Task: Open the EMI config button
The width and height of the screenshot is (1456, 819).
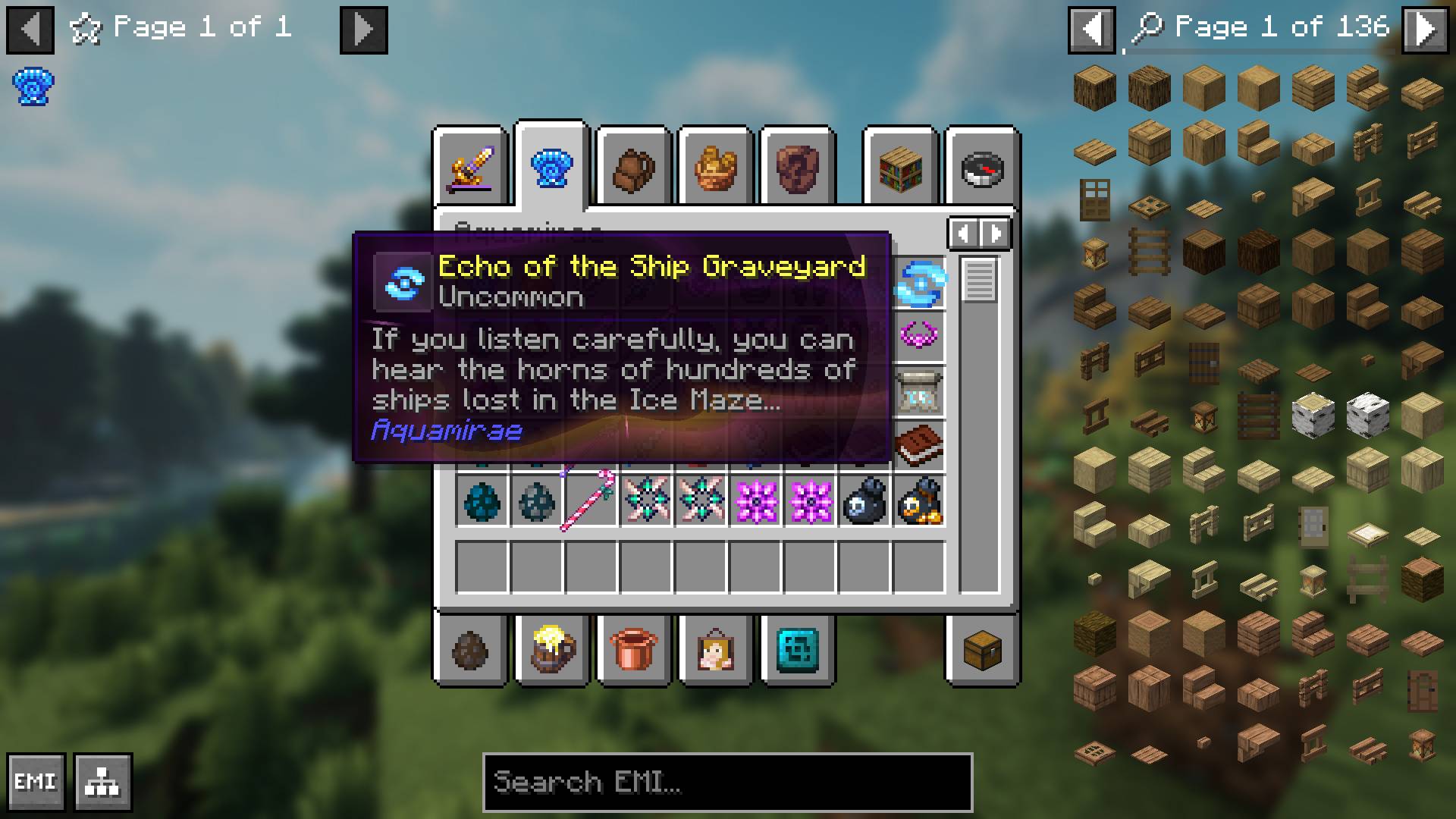Action: tap(36, 782)
